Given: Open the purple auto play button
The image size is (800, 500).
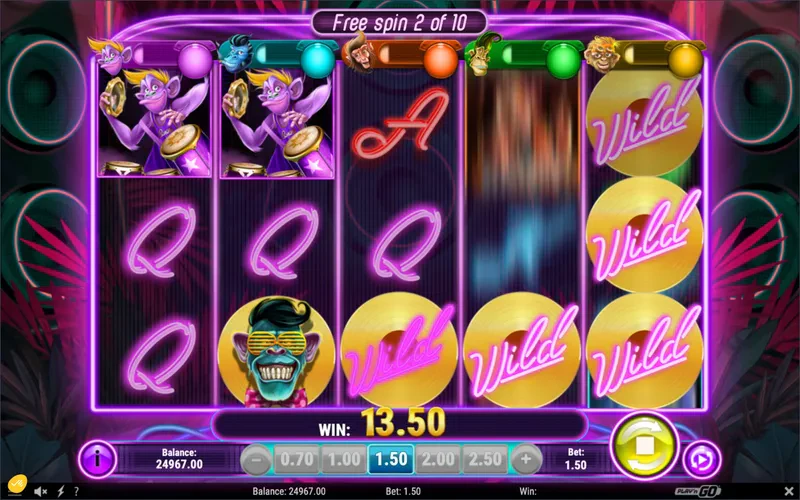Looking at the screenshot, I should tap(701, 460).
